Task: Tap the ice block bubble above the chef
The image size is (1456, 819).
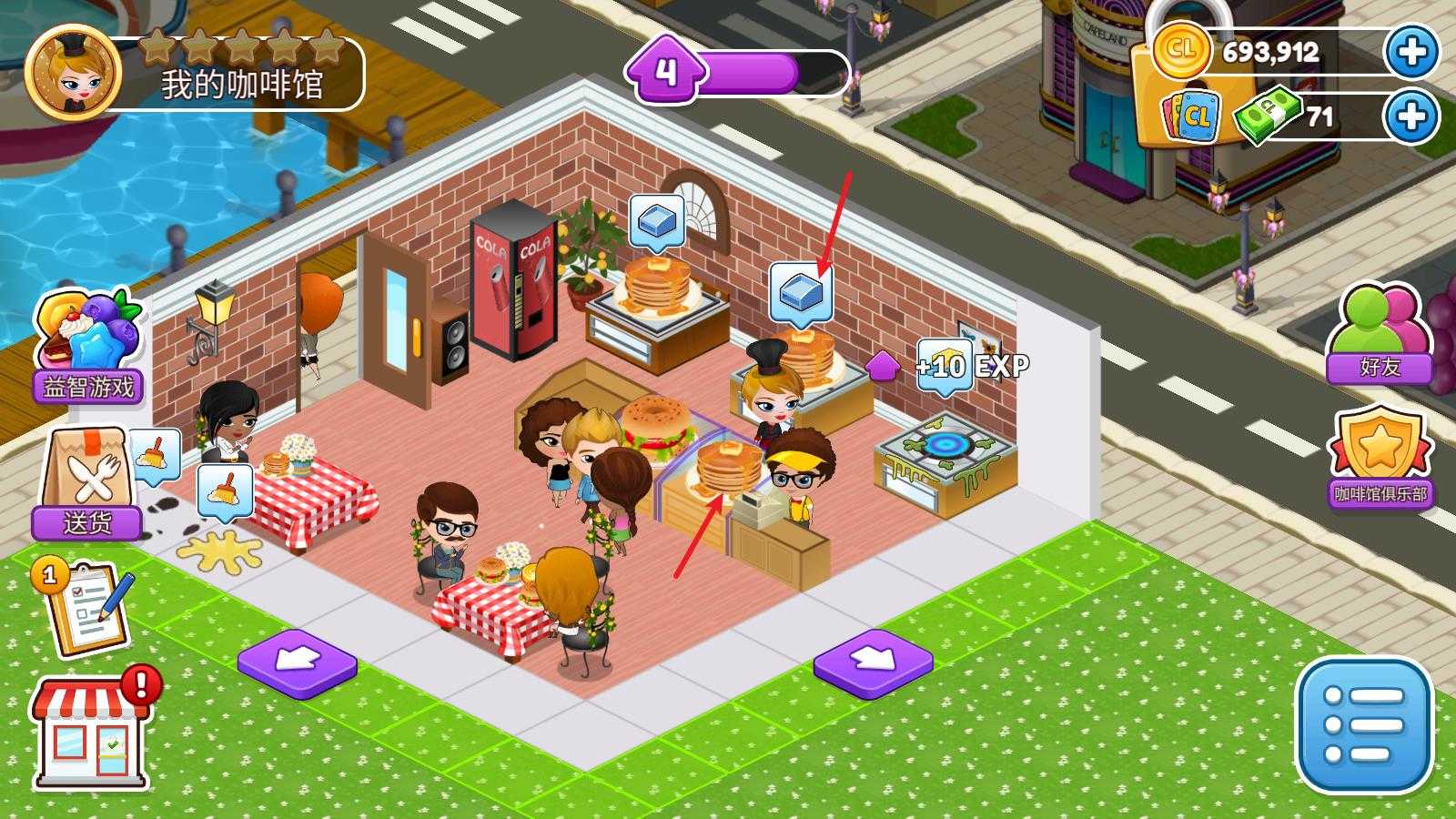Action: point(800,291)
